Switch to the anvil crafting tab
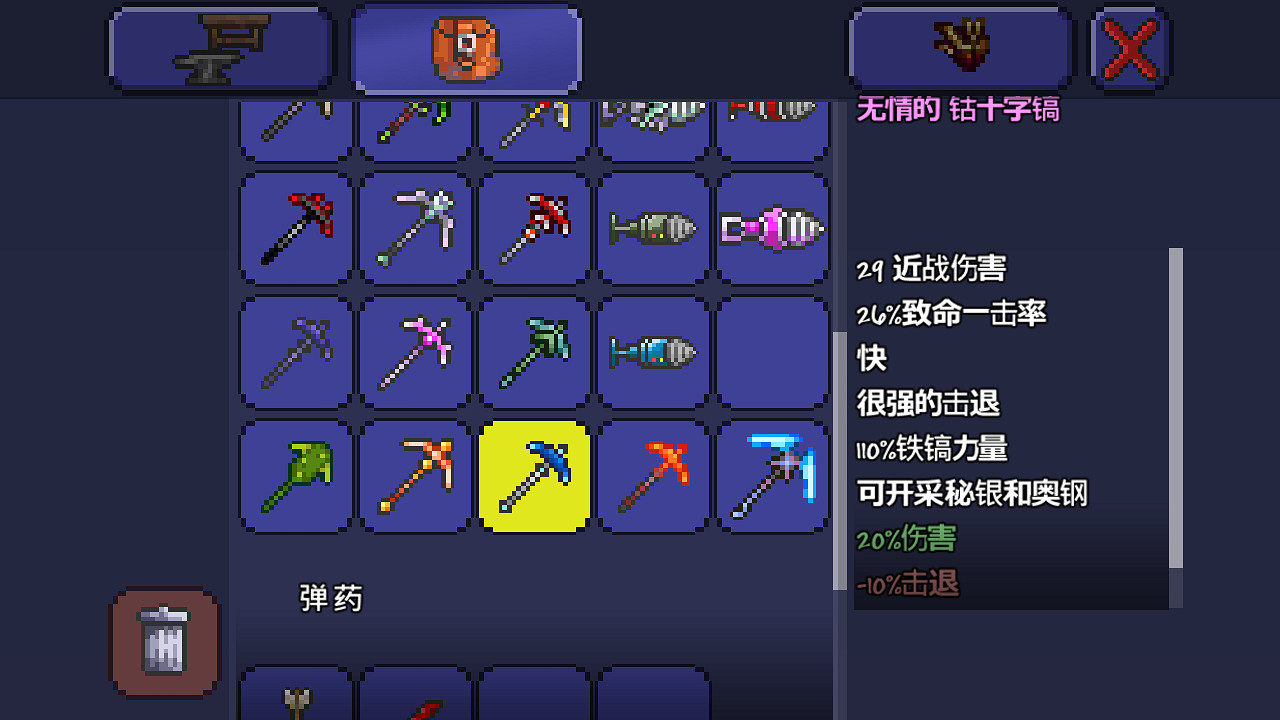Image resolution: width=1280 pixels, height=720 pixels. click(220, 46)
